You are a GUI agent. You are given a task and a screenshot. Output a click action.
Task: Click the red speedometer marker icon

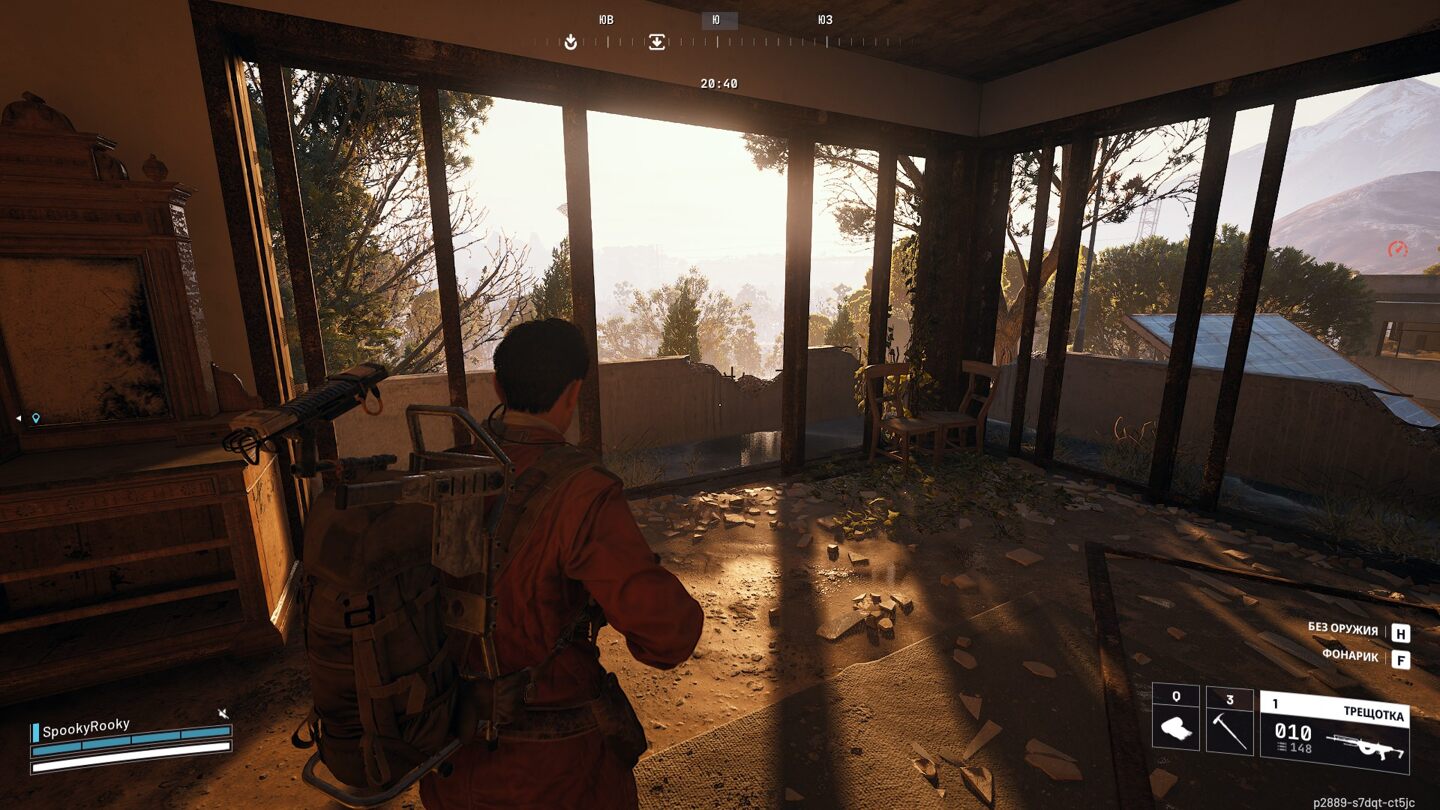(1397, 249)
